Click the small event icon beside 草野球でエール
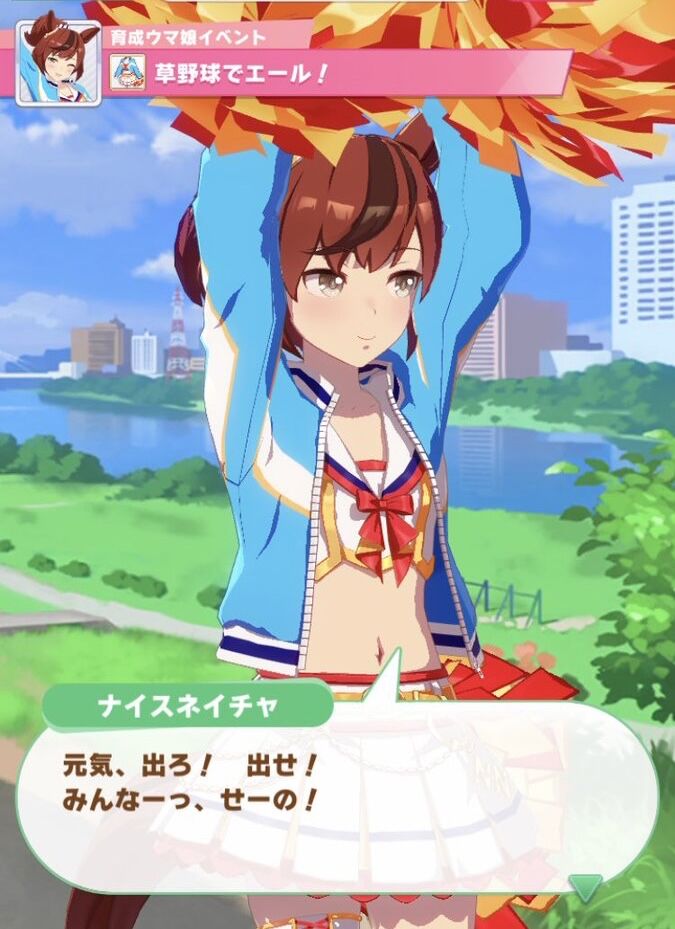 [x=128, y=73]
